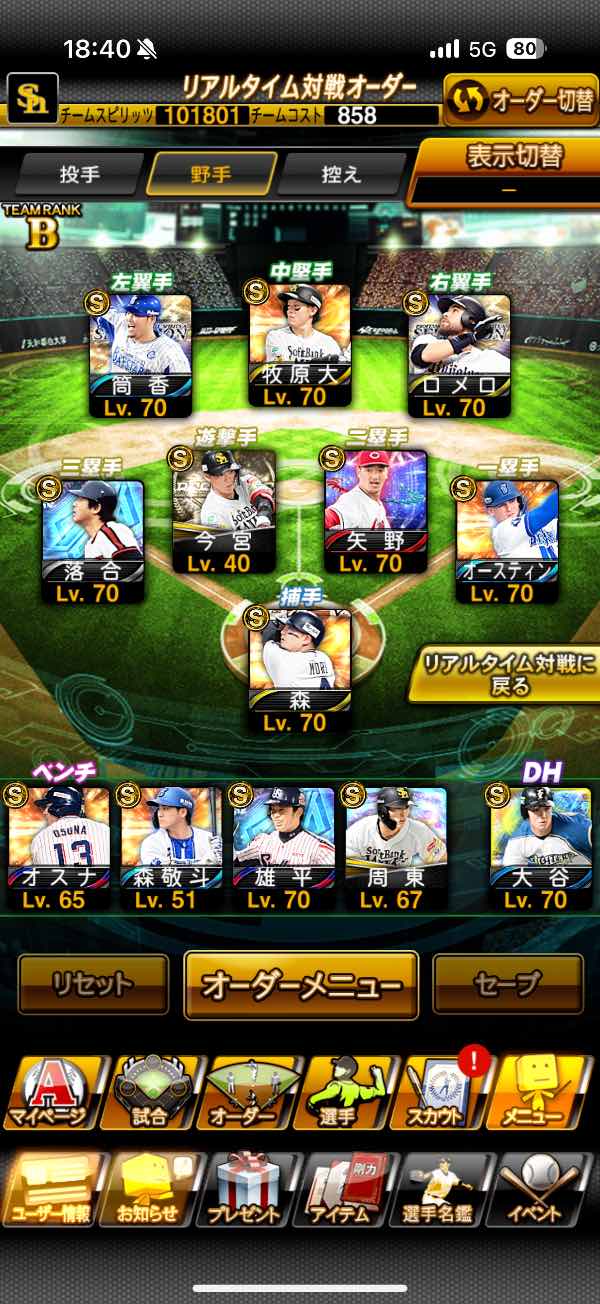Tap the オーダー切替 button
Image resolution: width=600 pixels, height=1304 pixels.
tap(520, 102)
